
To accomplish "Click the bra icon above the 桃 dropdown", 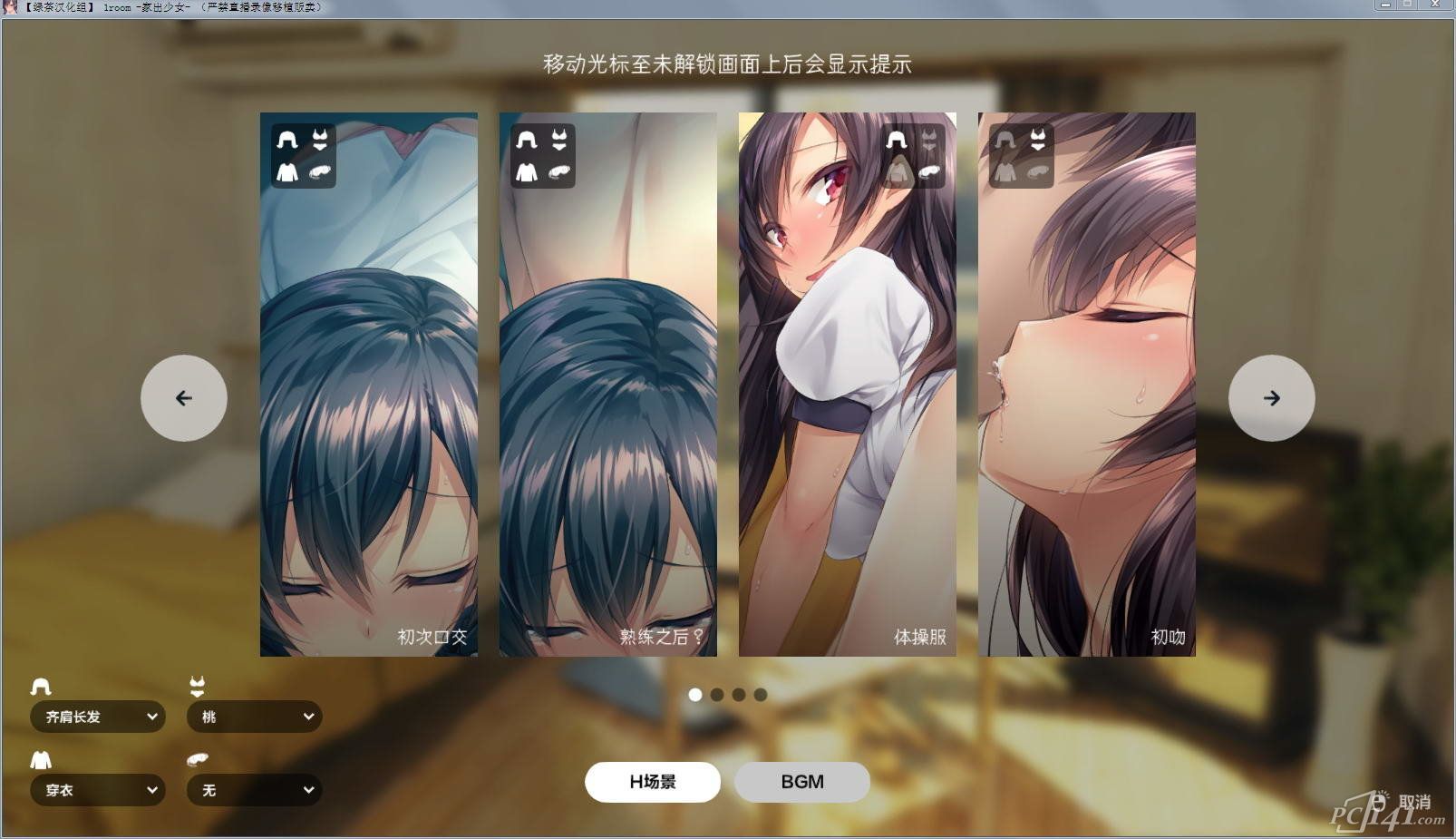I will (196, 685).
